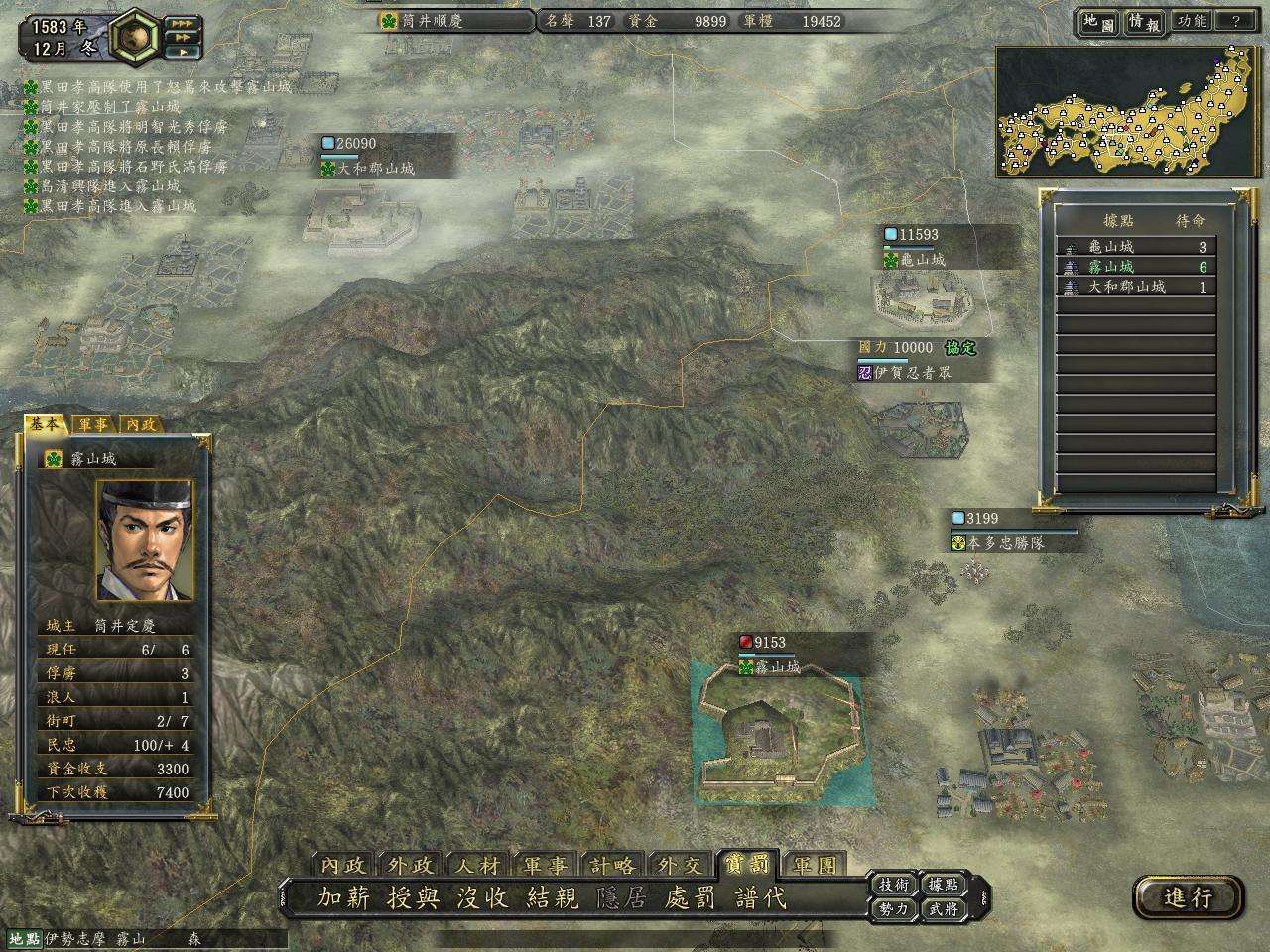Open the 情報 information menu
The width and height of the screenshot is (1270, 952).
[x=1143, y=22]
